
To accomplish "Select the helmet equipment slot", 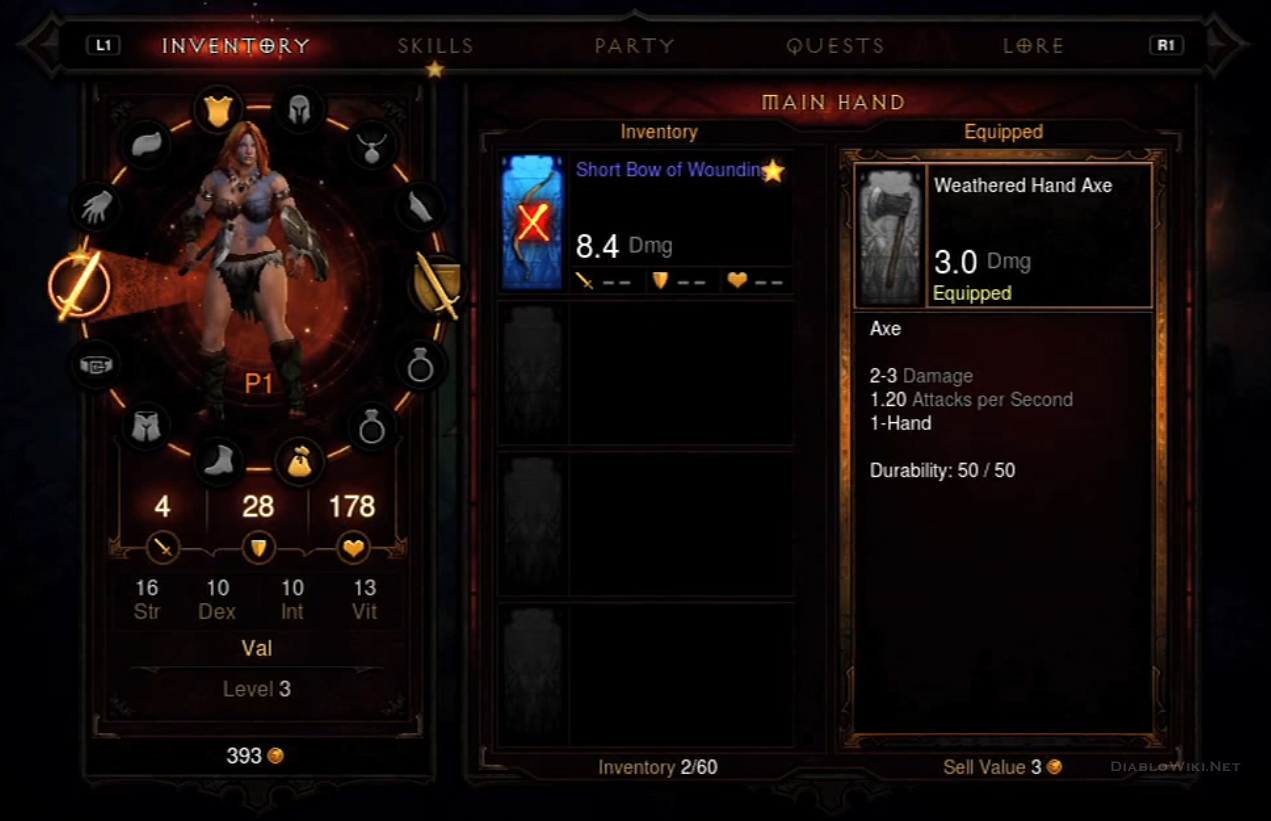I will coord(298,108).
